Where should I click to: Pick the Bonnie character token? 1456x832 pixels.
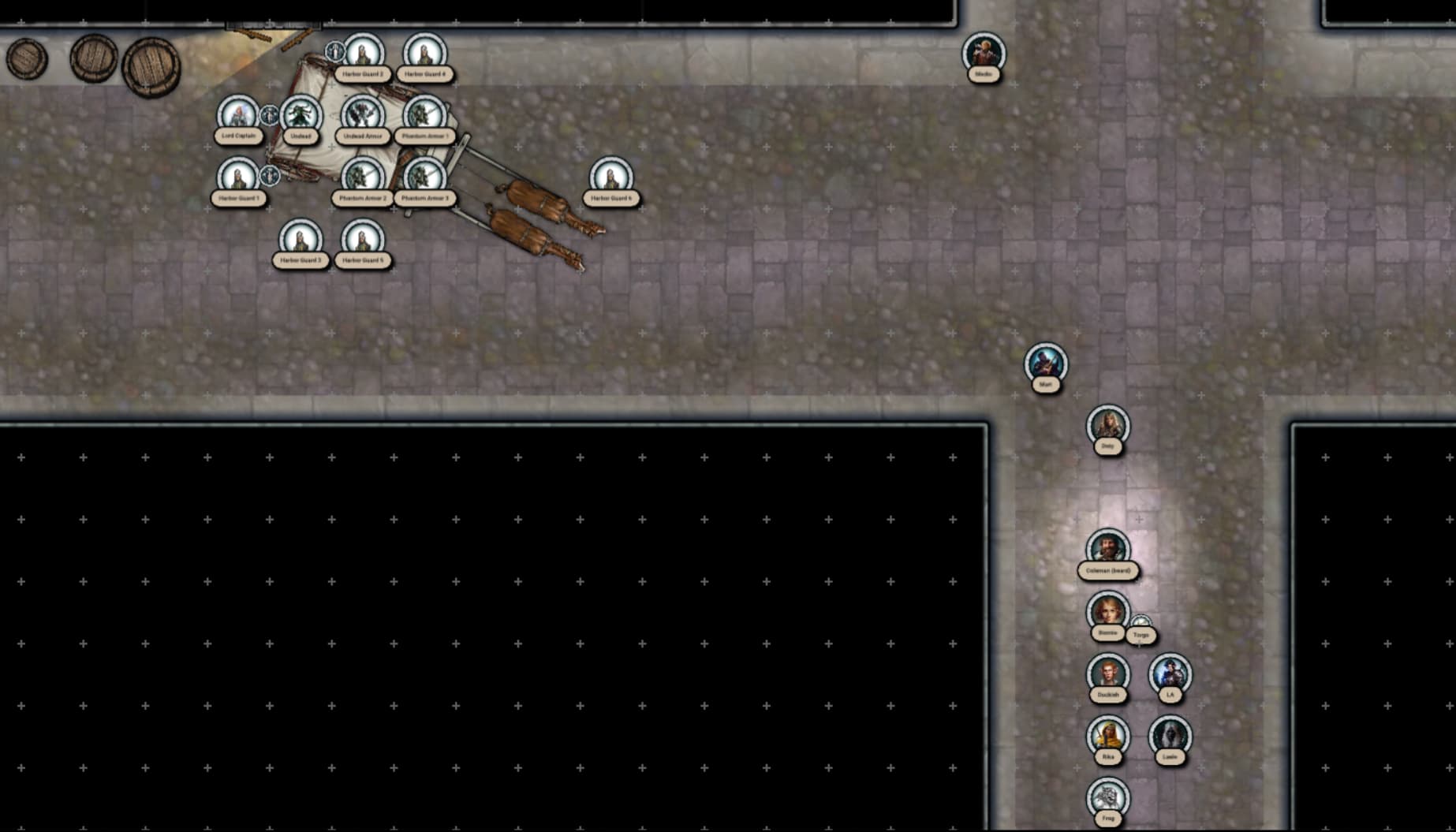pyautogui.click(x=1107, y=611)
